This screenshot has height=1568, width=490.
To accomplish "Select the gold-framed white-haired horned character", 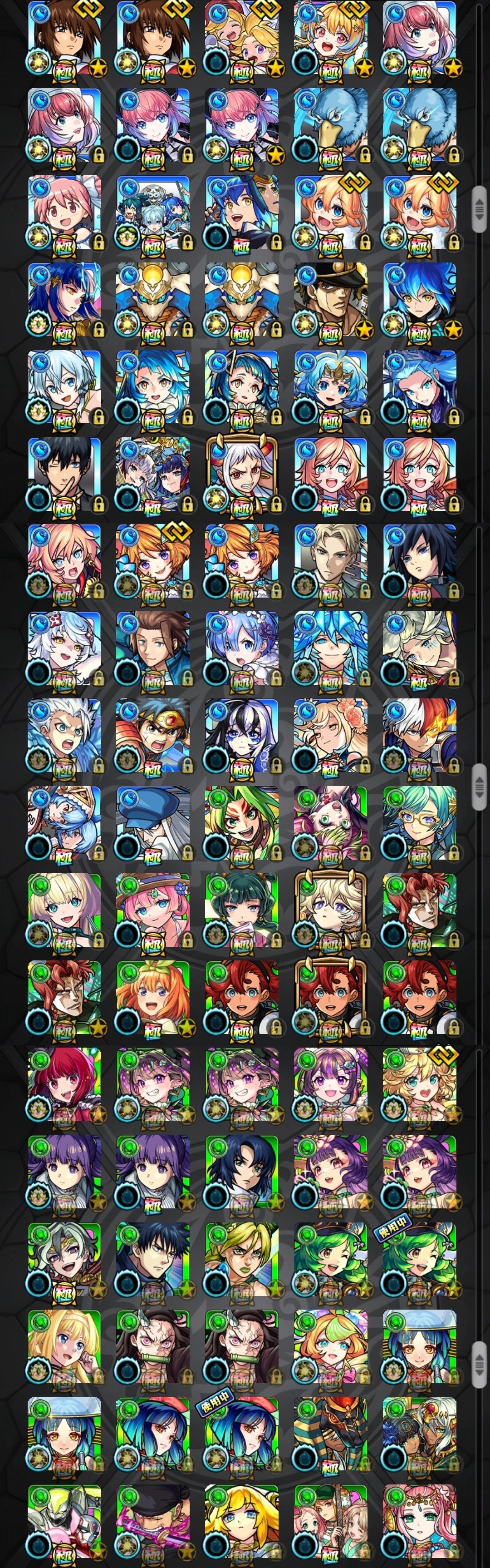I will pyautogui.click(x=241, y=474).
